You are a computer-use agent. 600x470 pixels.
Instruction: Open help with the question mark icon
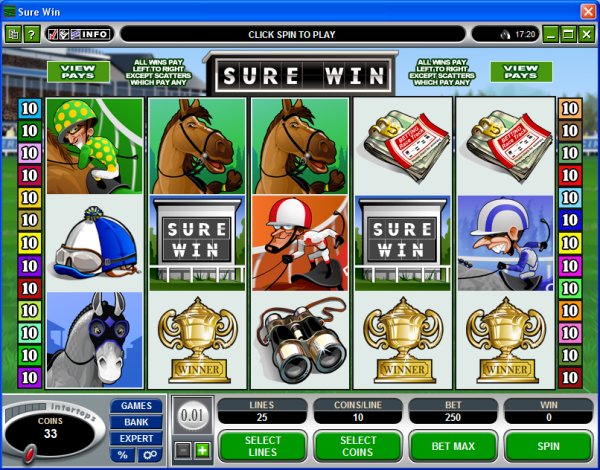coord(32,34)
